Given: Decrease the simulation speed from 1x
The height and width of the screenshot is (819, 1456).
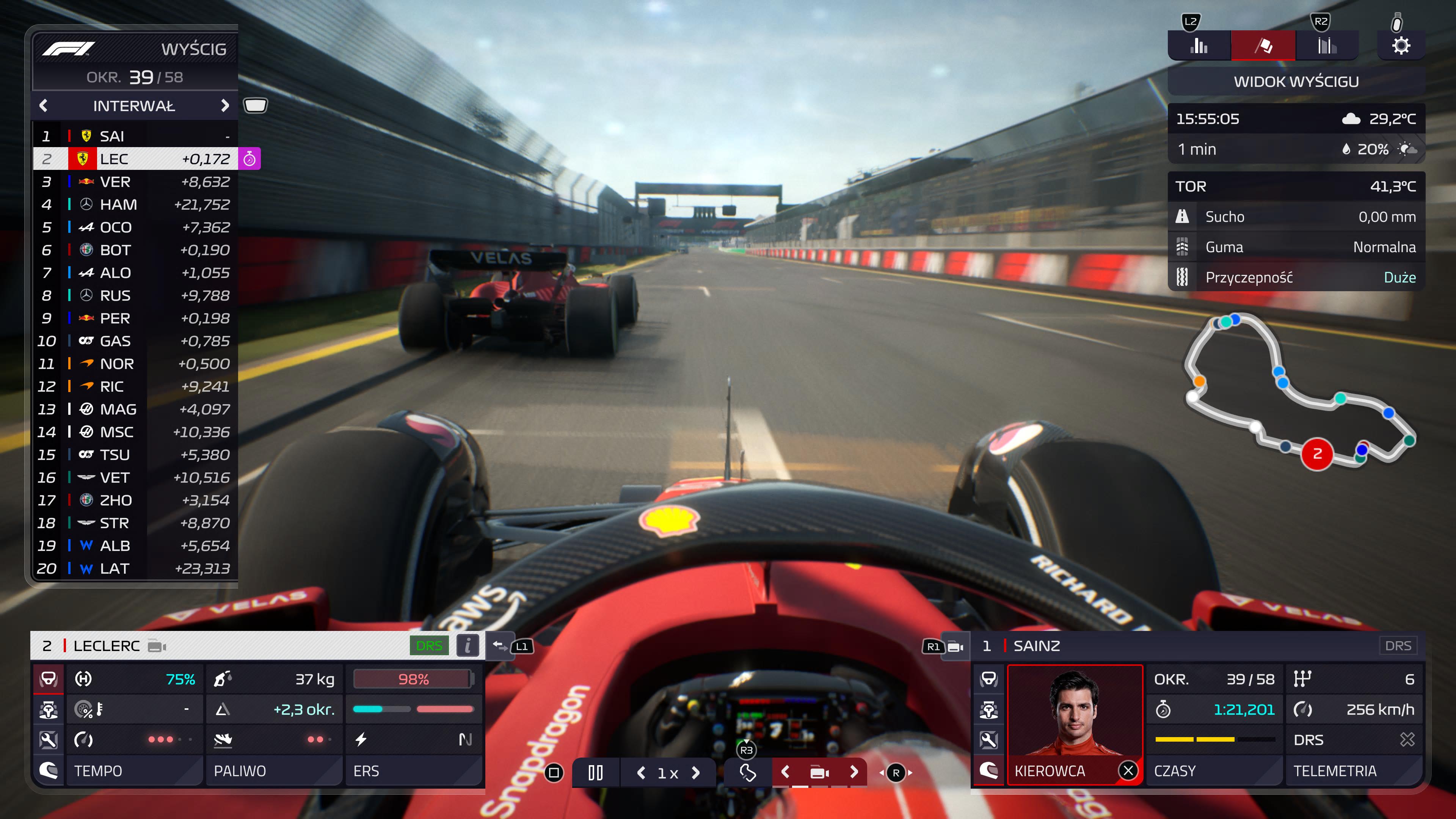Looking at the screenshot, I should click(x=641, y=773).
